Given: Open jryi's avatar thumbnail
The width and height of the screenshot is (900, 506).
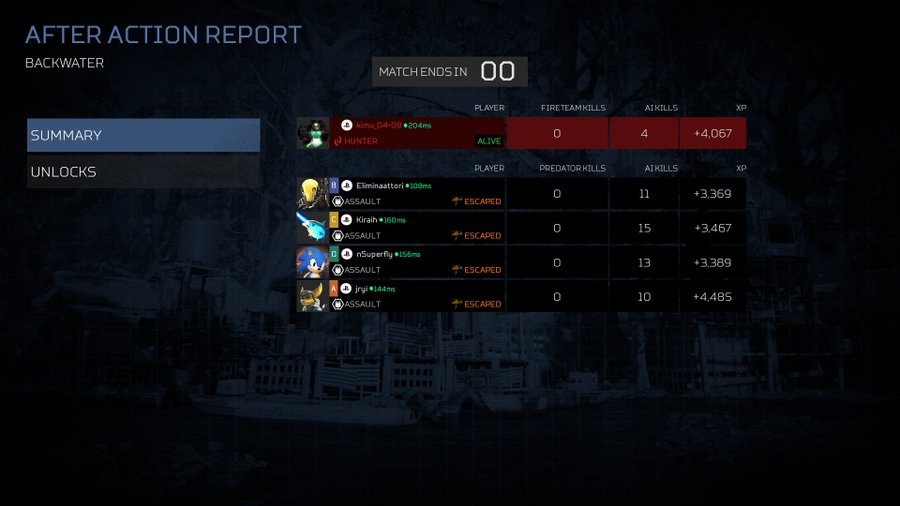Looking at the screenshot, I should 312,296.
